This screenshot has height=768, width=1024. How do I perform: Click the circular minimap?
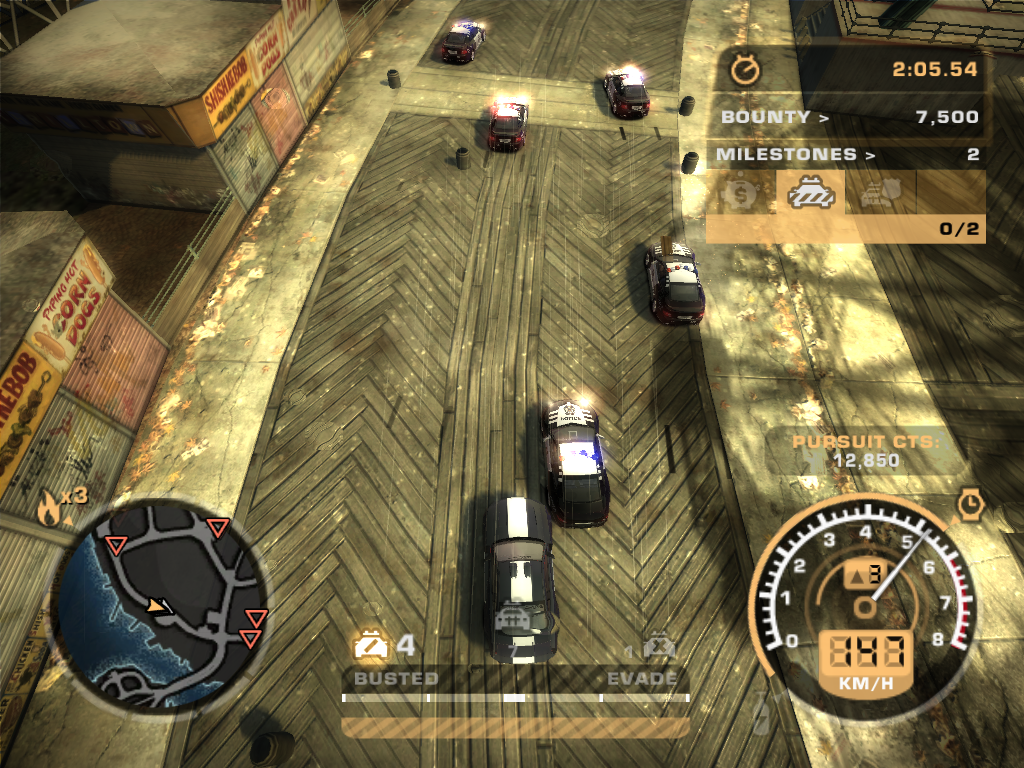coord(159,599)
